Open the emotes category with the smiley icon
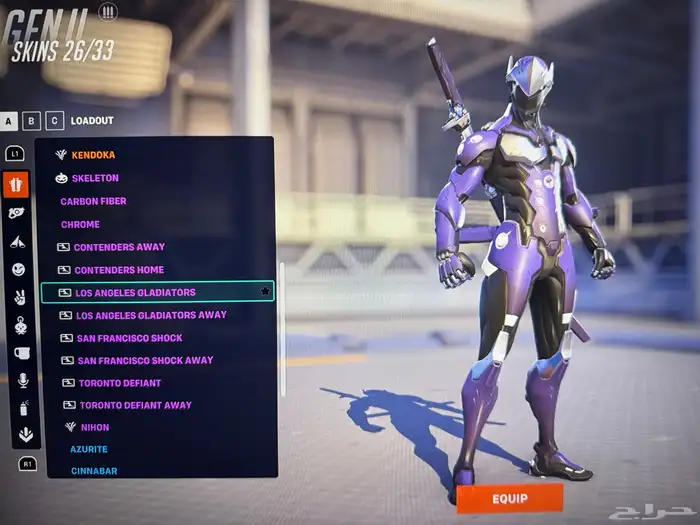700x525 pixels. click(x=17, y=269)
